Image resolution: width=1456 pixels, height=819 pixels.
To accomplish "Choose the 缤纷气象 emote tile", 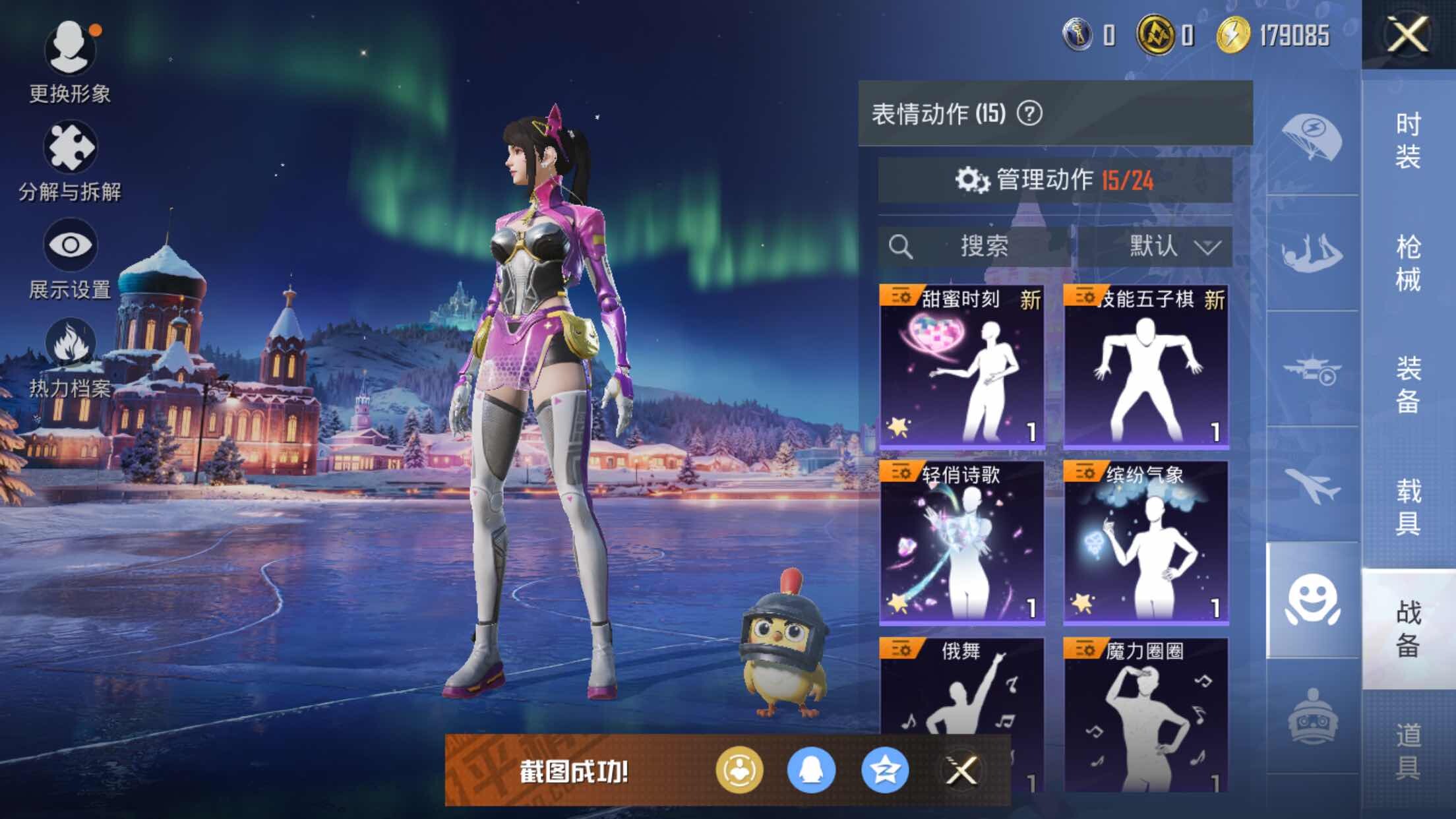I will point(1145,542).
